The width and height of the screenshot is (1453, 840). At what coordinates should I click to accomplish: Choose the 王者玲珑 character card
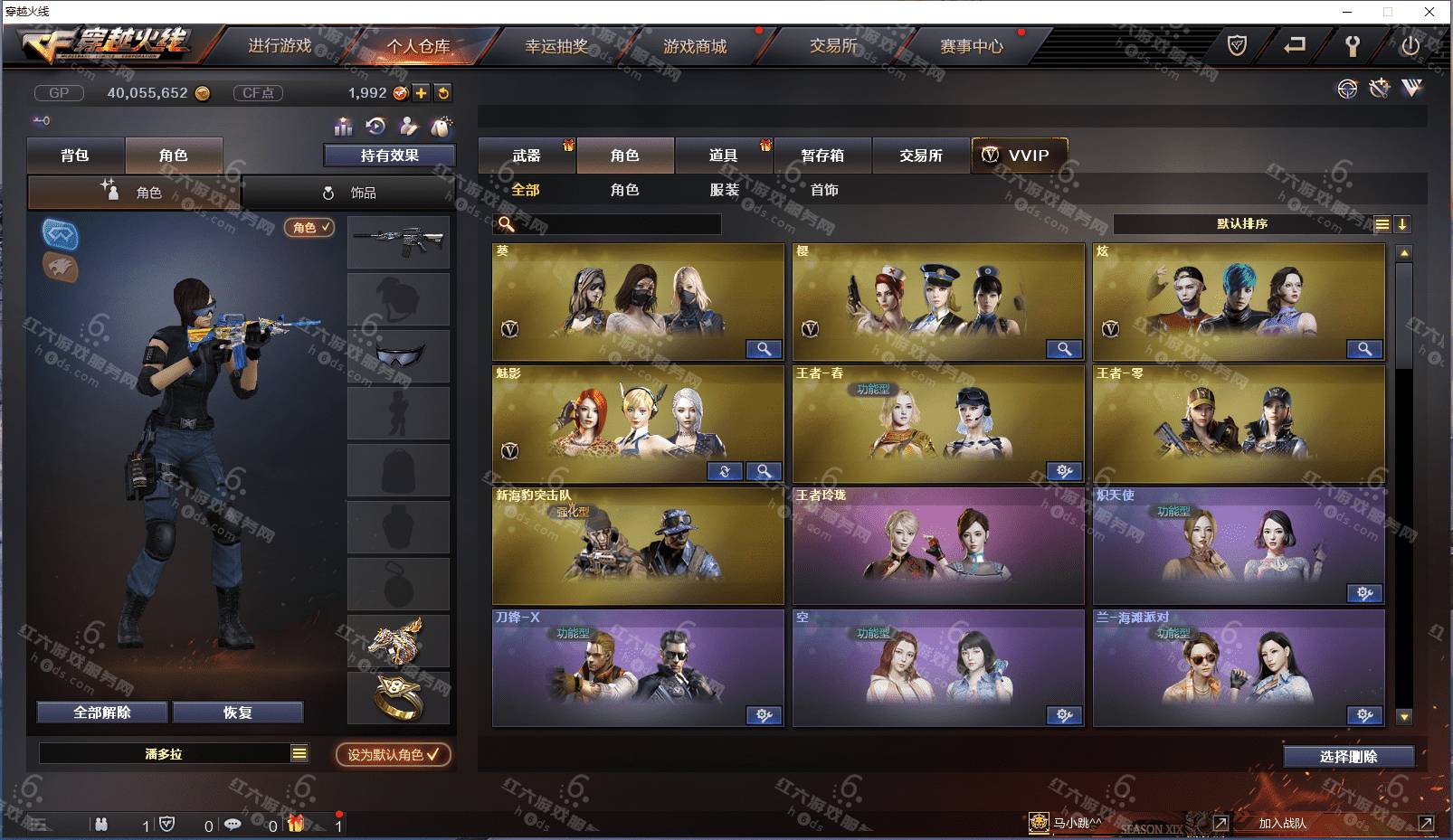[x=938, y=546]
